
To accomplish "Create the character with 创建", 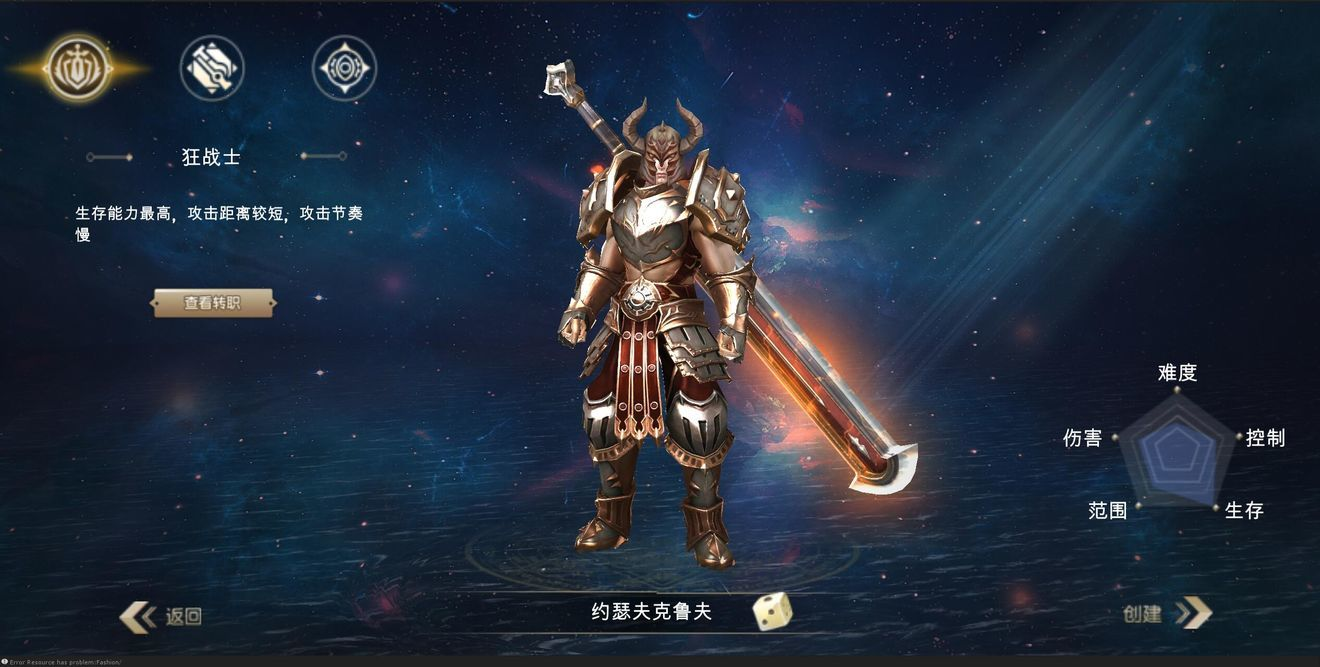I will pos(1165,613).
